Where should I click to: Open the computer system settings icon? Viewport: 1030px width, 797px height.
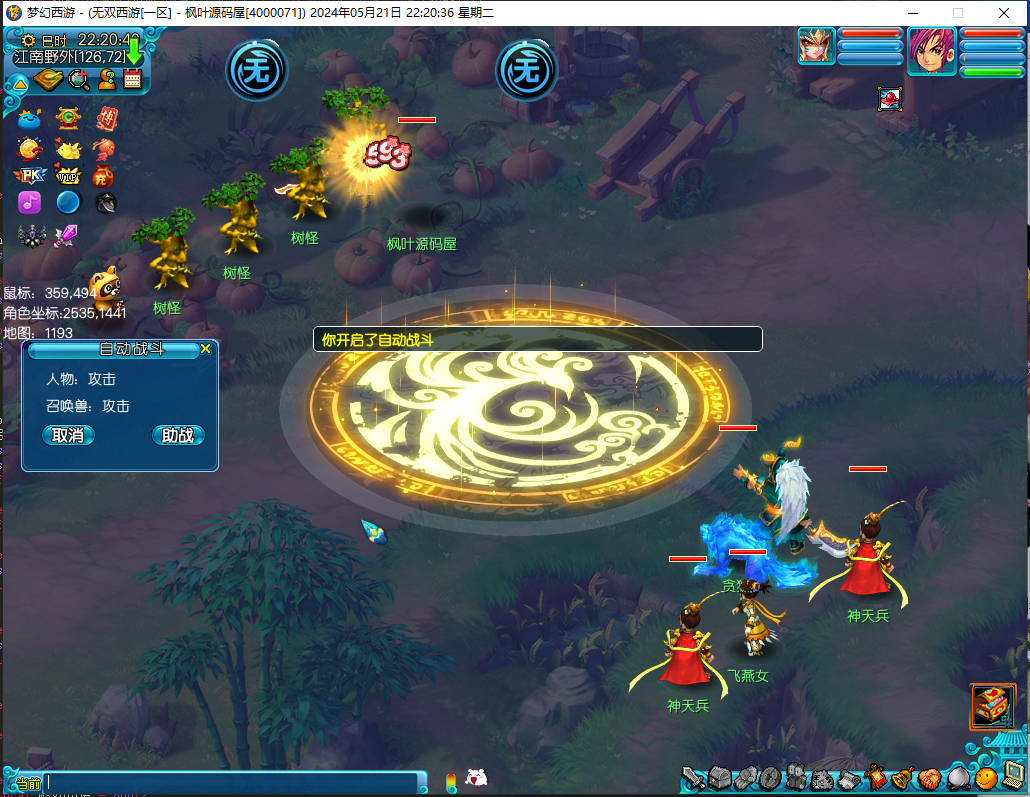tap(1013, 776)
